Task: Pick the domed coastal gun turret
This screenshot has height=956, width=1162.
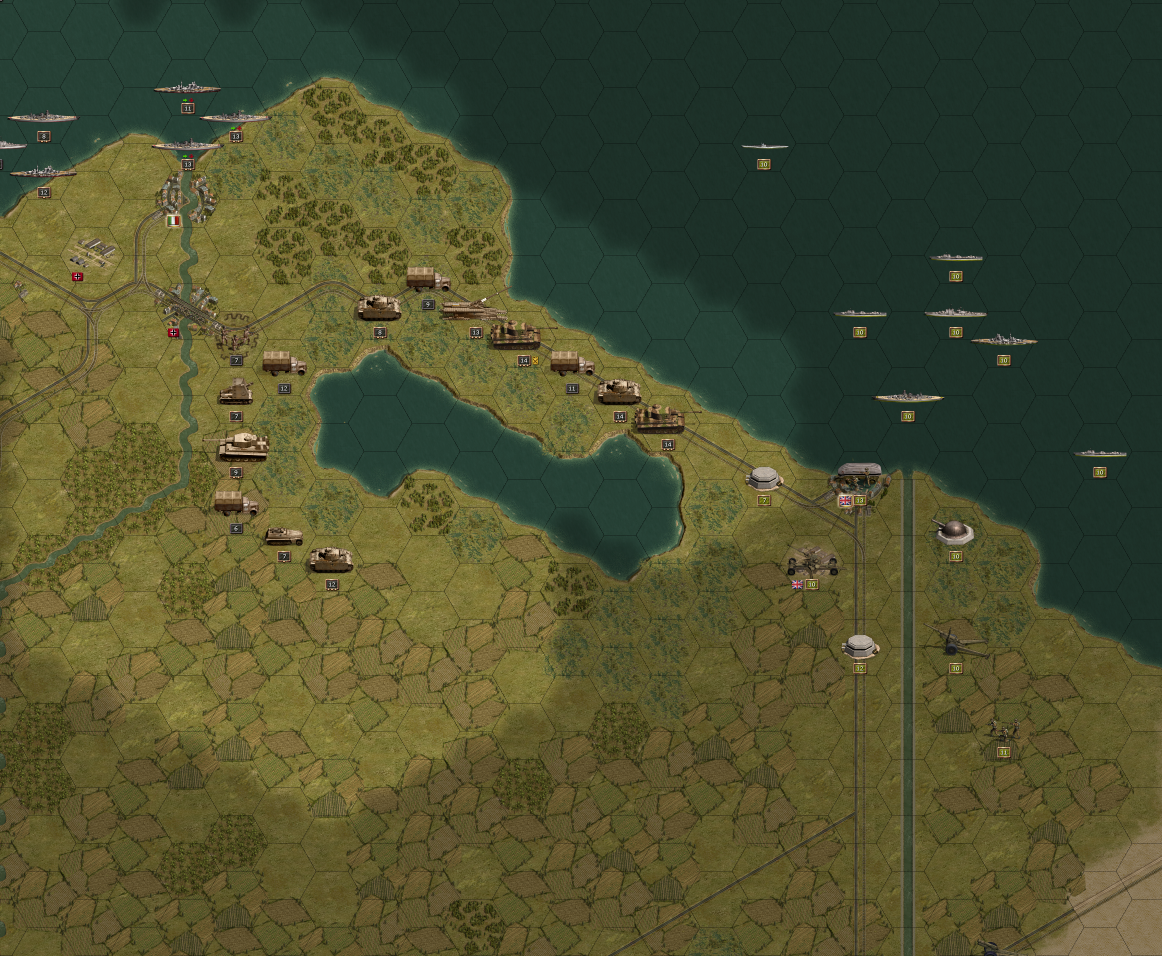Action: pyautogui.click(x=954, y=531)
